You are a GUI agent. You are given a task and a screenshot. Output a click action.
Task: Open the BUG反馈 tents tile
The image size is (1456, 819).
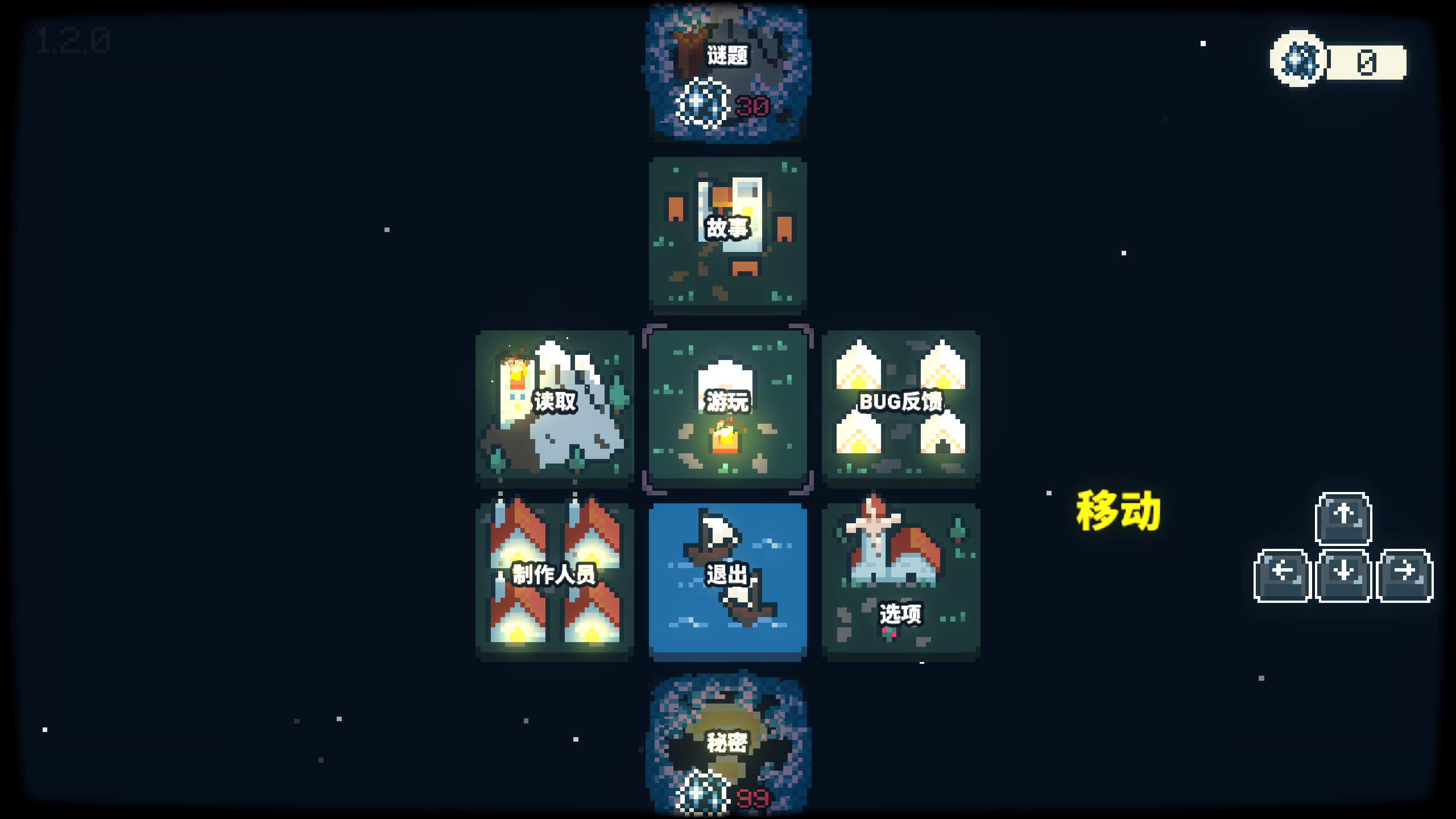tap(901, 407)
